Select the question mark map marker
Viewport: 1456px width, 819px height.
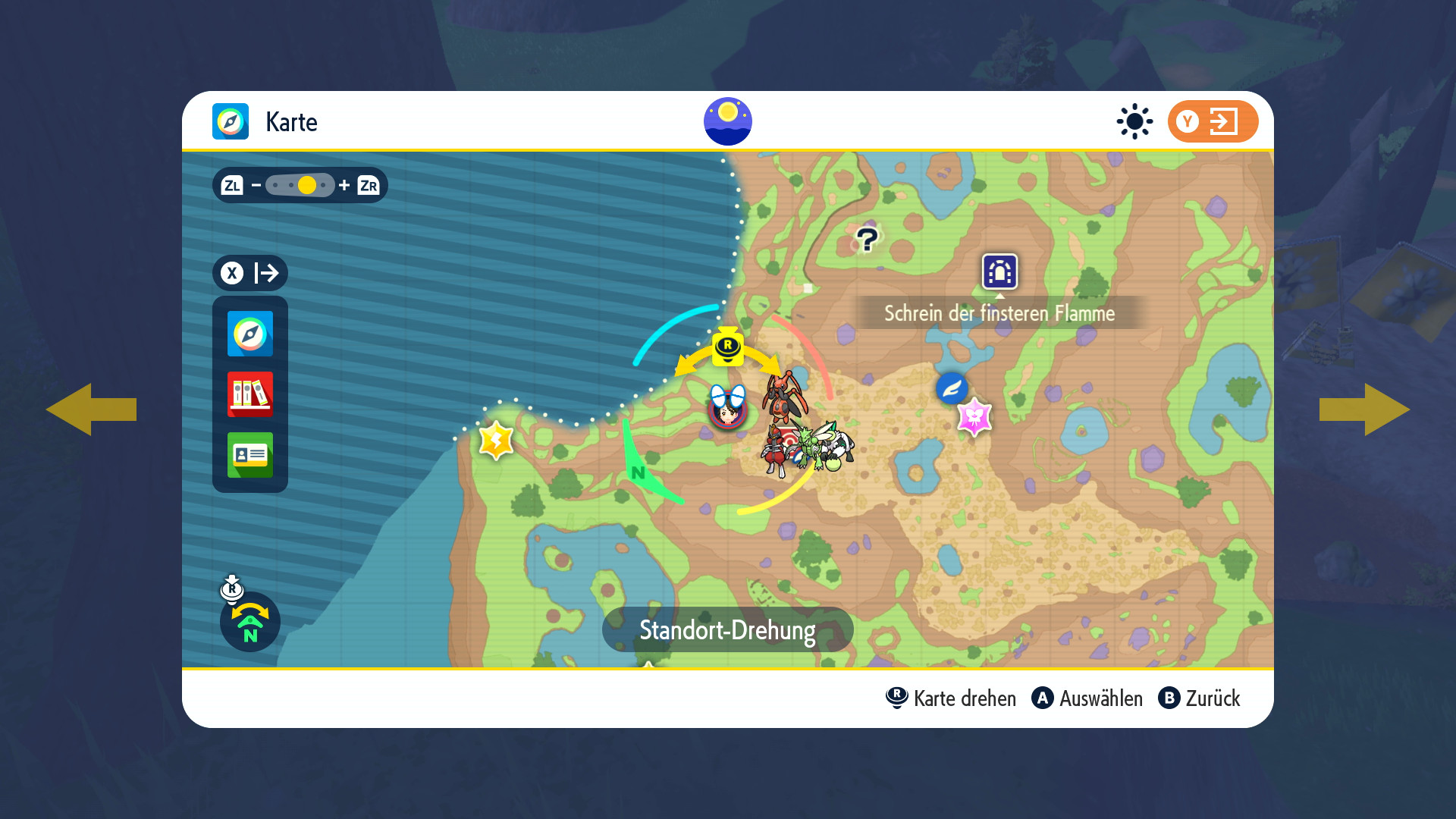click(867, 240)
